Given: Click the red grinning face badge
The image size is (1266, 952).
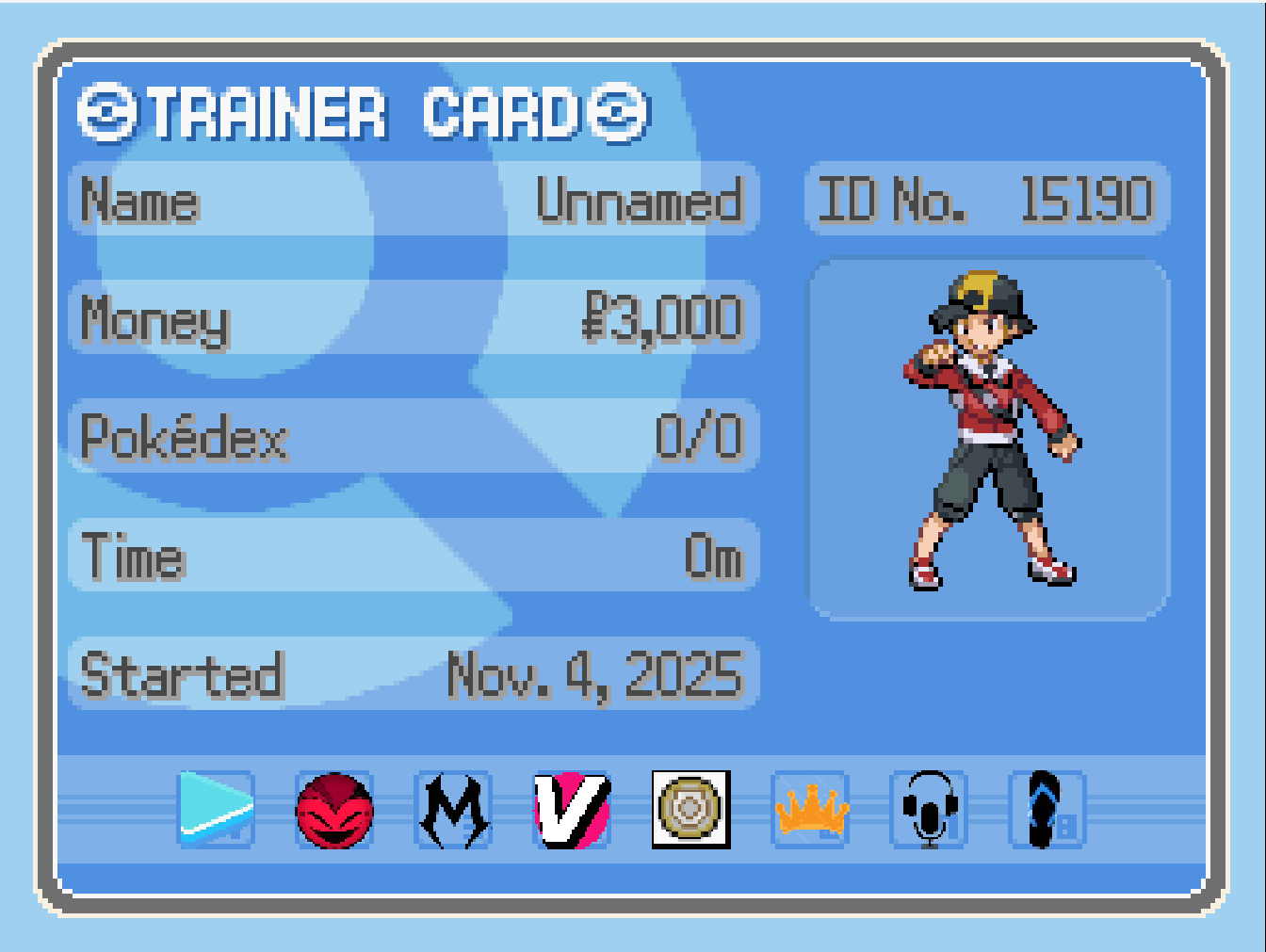Looking at the screenshot, I should coord(334,810).
